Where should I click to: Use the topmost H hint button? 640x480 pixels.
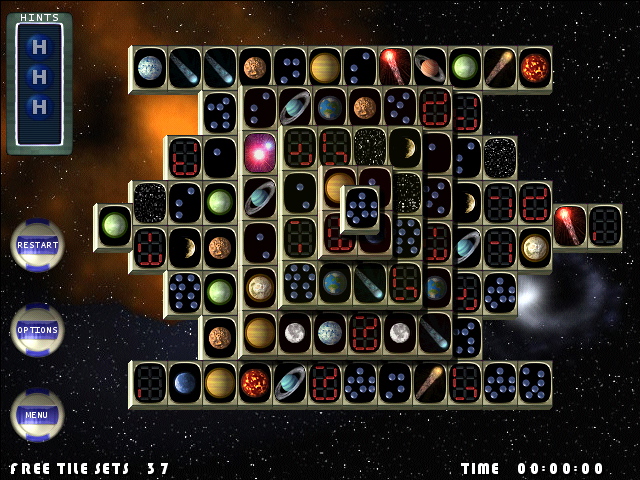coord(39,46)
